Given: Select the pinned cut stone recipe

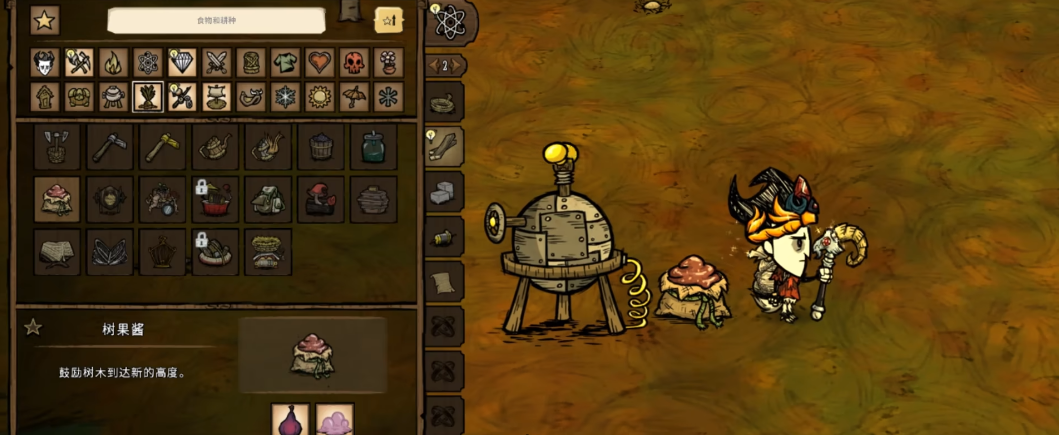Looking at the screenshot, I should (x=445, y=193).
